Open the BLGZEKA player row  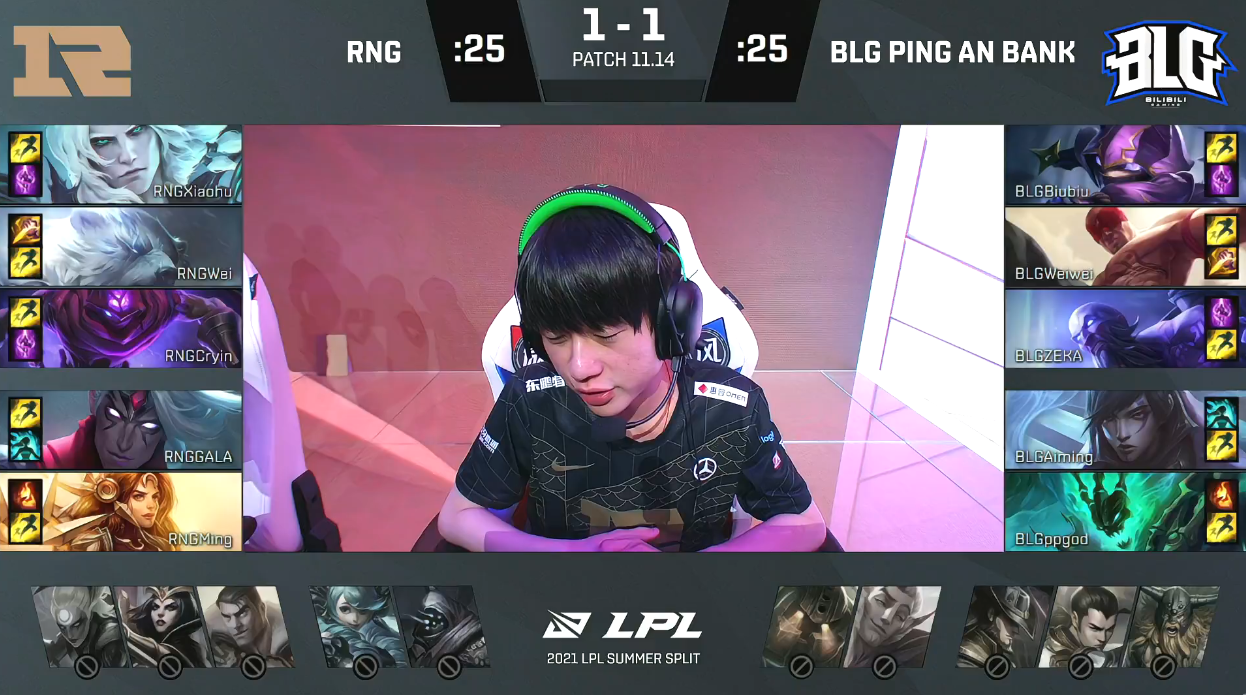[x=1104, y=329]
